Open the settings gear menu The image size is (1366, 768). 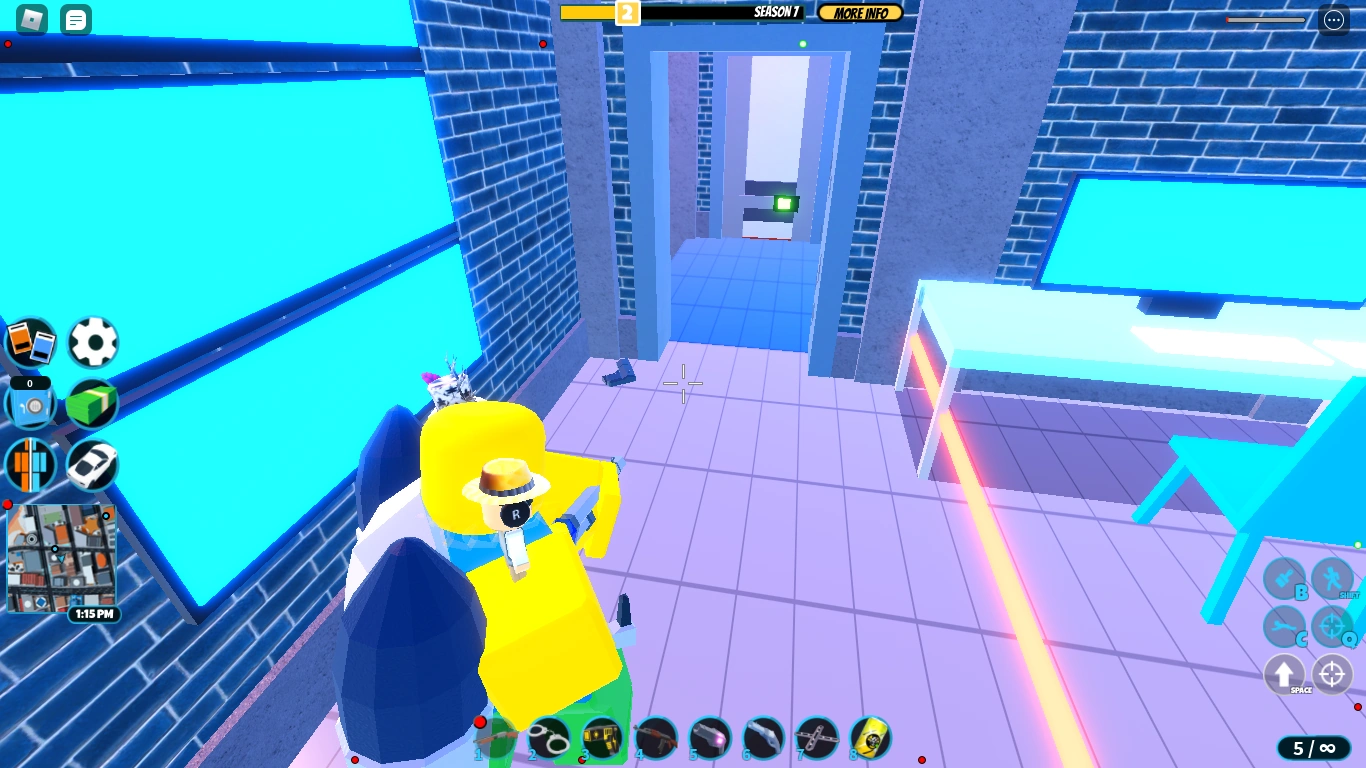coord(92,342)
